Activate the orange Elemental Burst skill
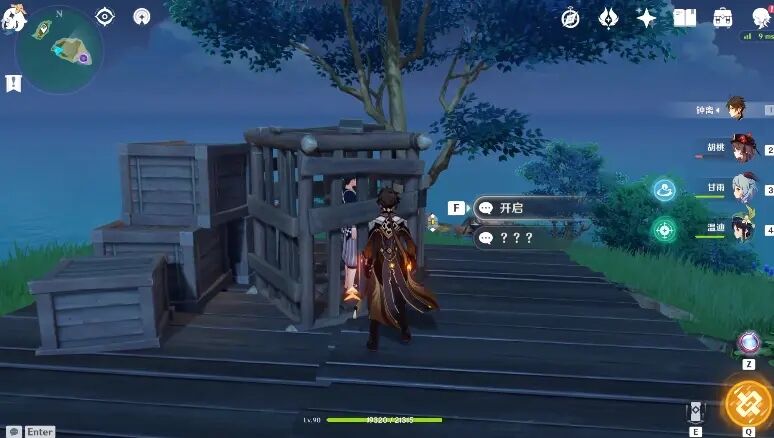 (x=746, y=402)
